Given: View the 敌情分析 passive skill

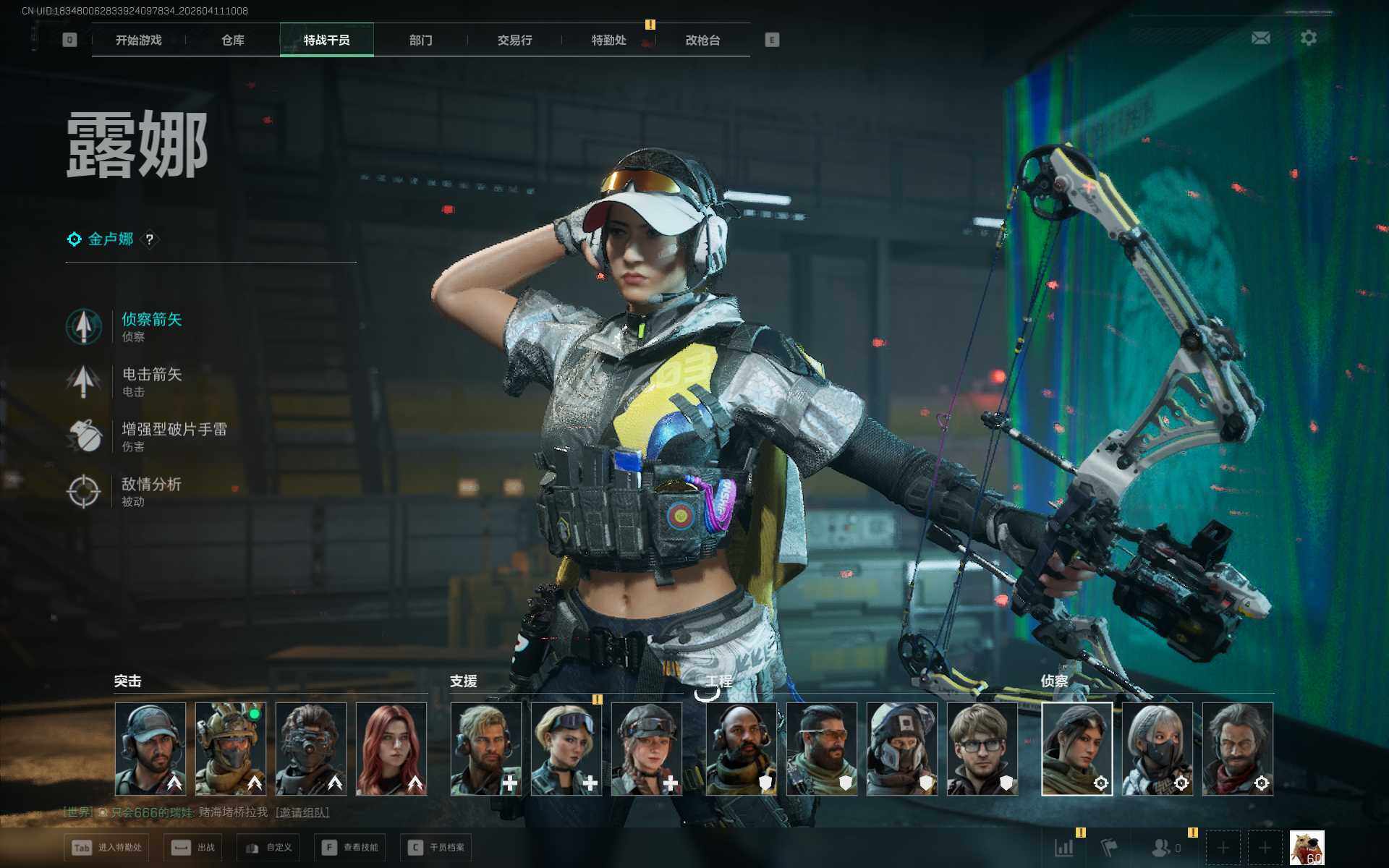Looking at the screenshot, I should 150,485.
